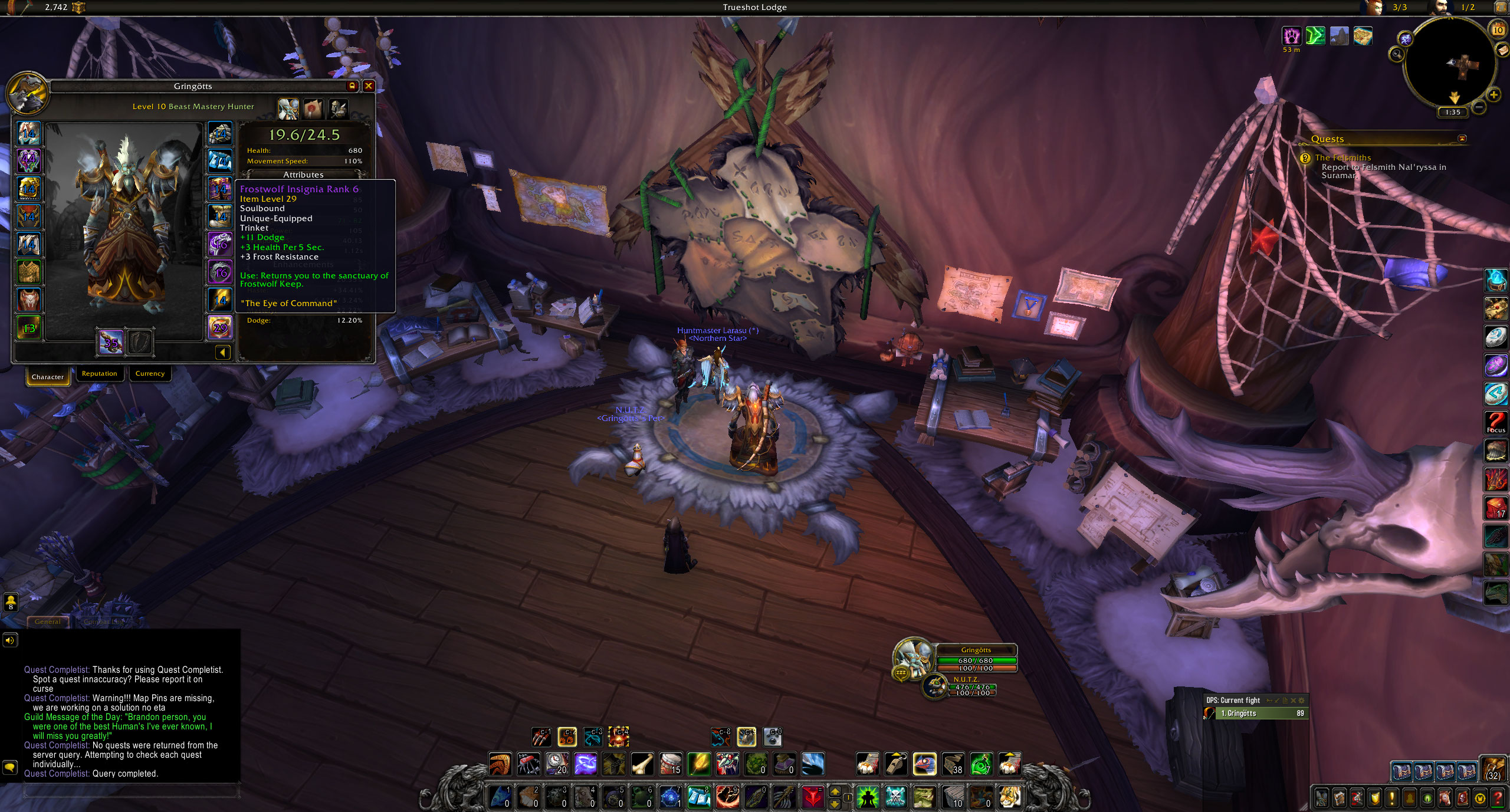The height and width of the screenshot is (812, 1510).
Task: Select the Frostwolf Insignia trinket slot
Action: [220, 327]
